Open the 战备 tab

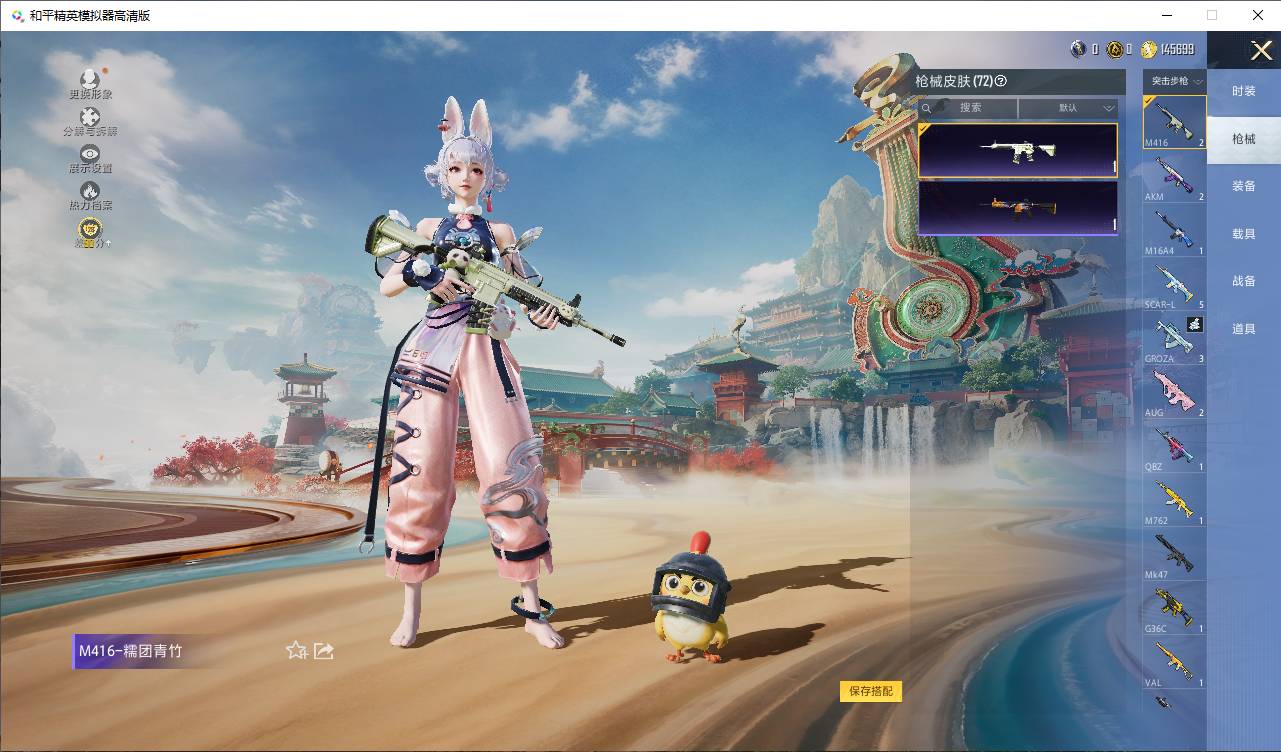(x=1243, y=281)
